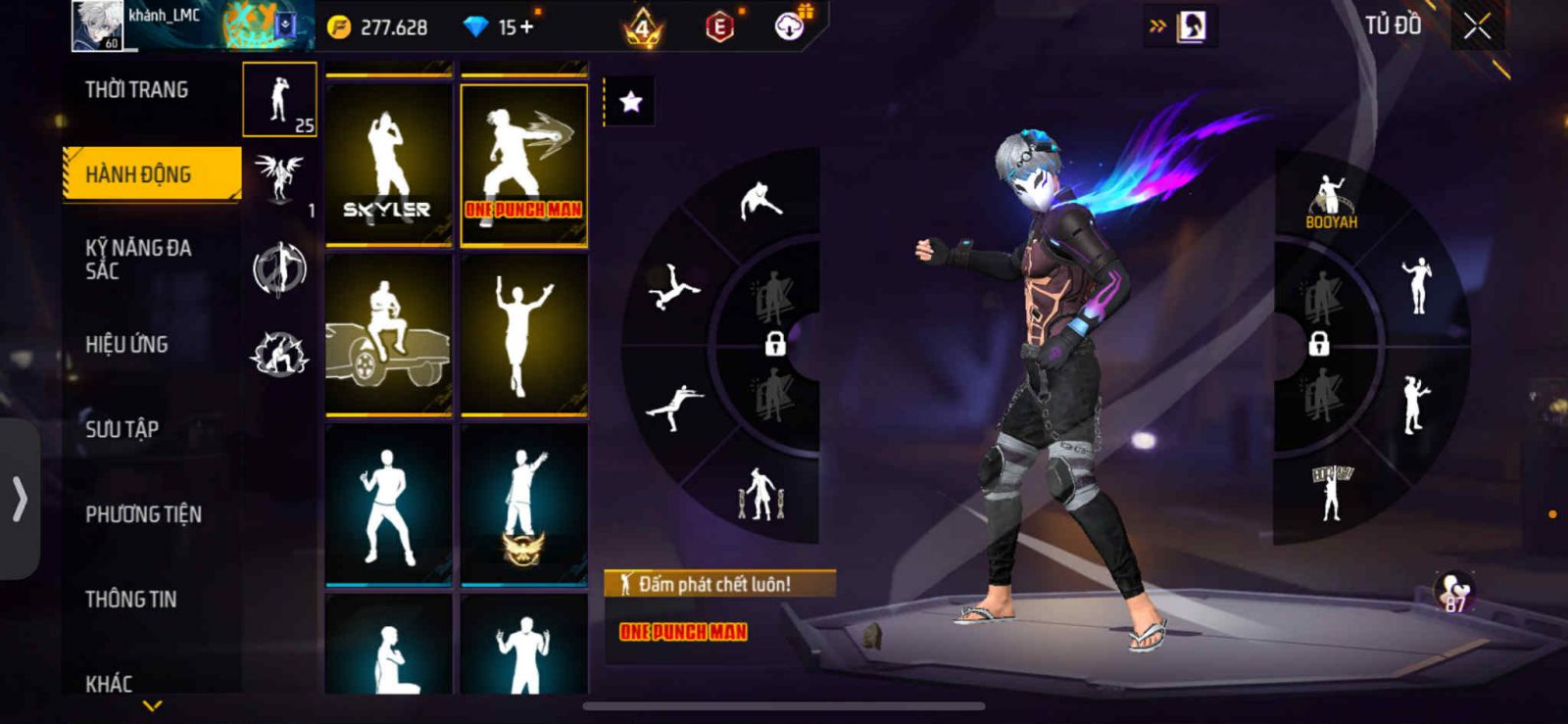Go to the Sưu Tập category
Viewport: 1568px width, 724px height.
click(x=122, y=428)
